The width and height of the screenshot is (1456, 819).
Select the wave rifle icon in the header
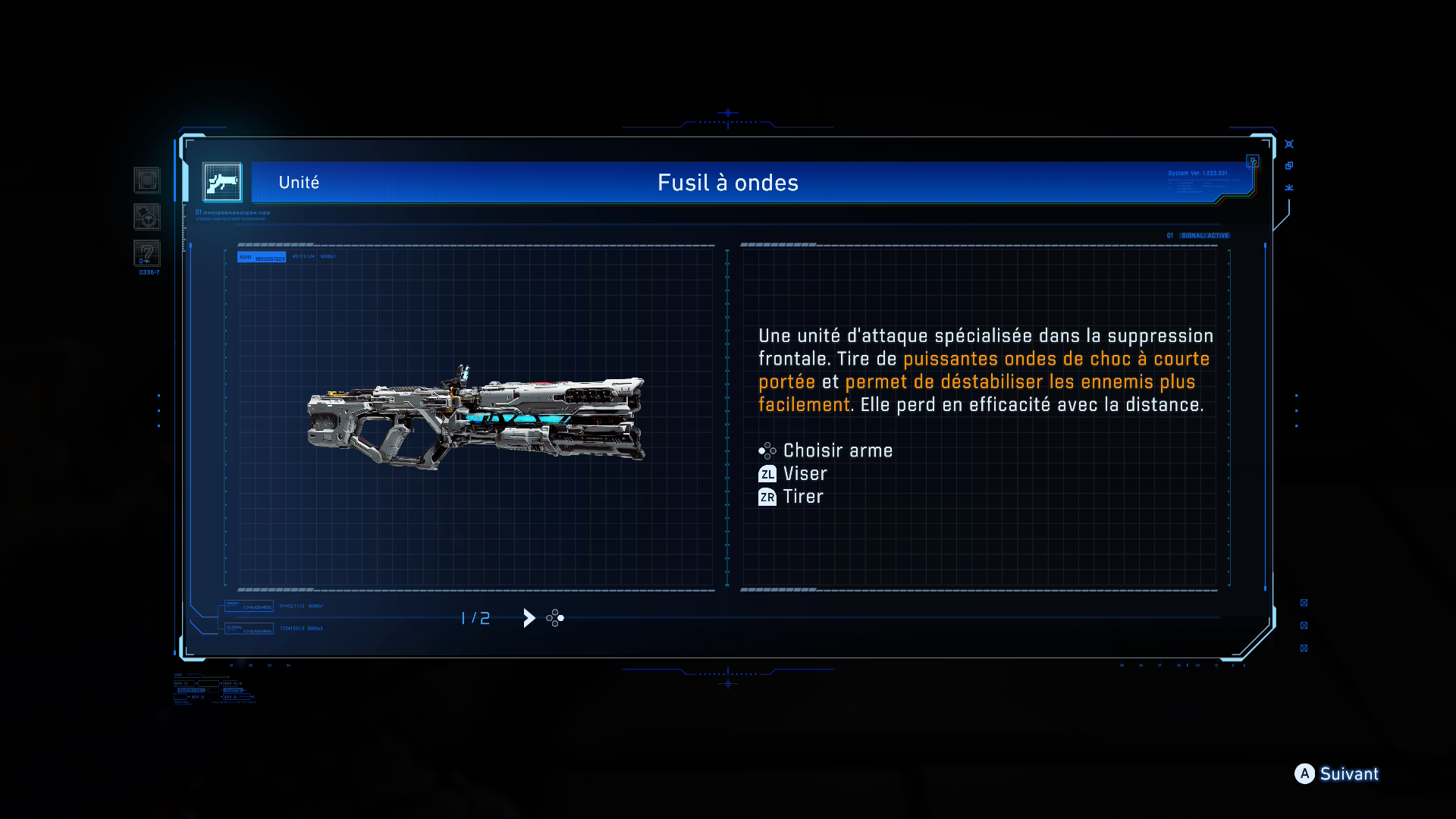(222, 183)
